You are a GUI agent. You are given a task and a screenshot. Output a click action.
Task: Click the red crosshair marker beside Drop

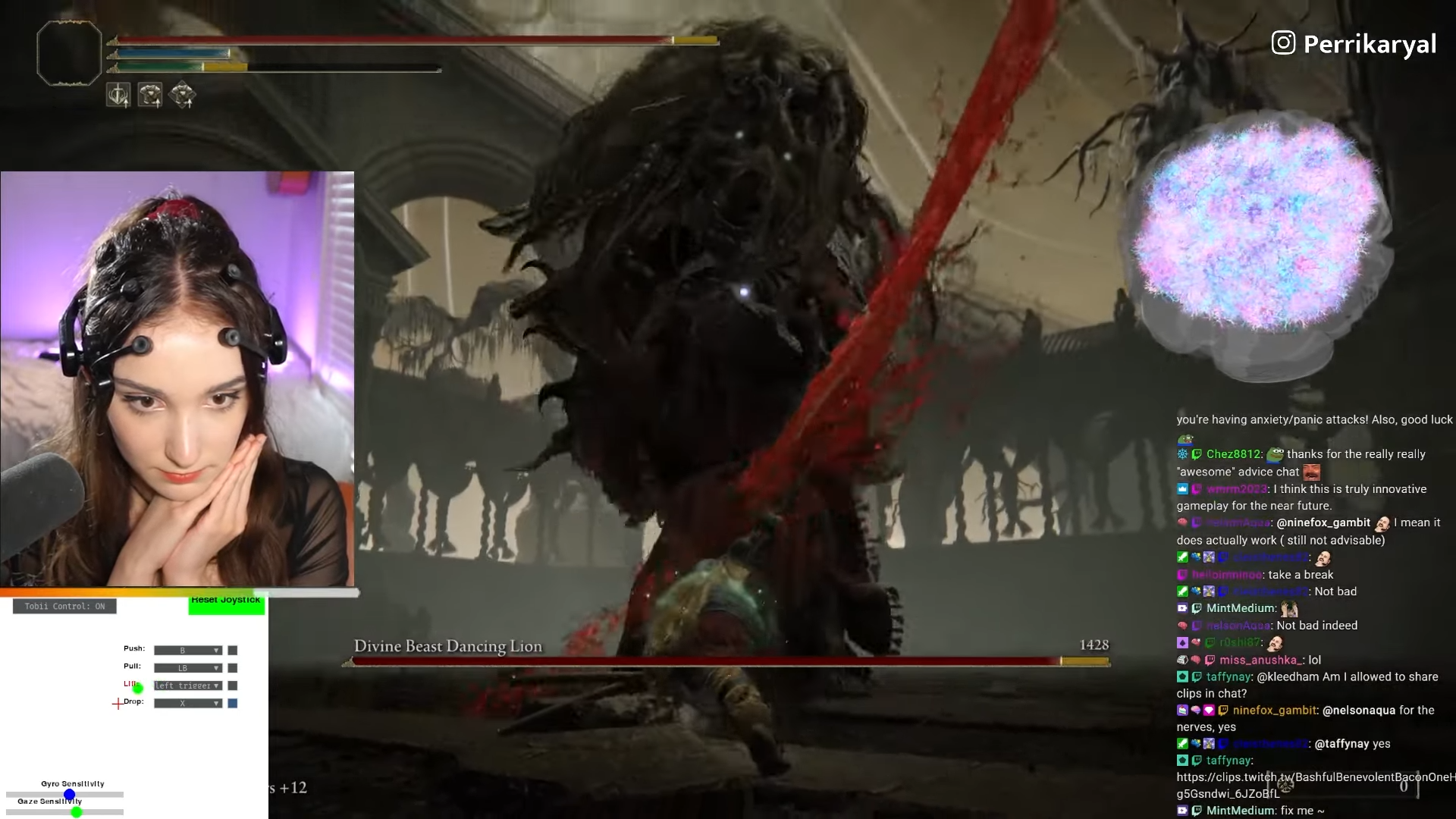click(x=118, y=704)
